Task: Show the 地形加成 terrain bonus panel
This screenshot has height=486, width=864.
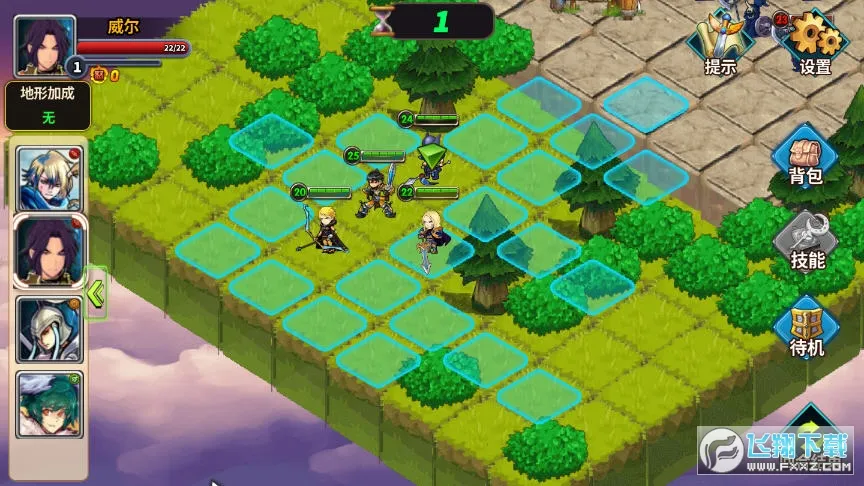Action: tap(47, 105)
